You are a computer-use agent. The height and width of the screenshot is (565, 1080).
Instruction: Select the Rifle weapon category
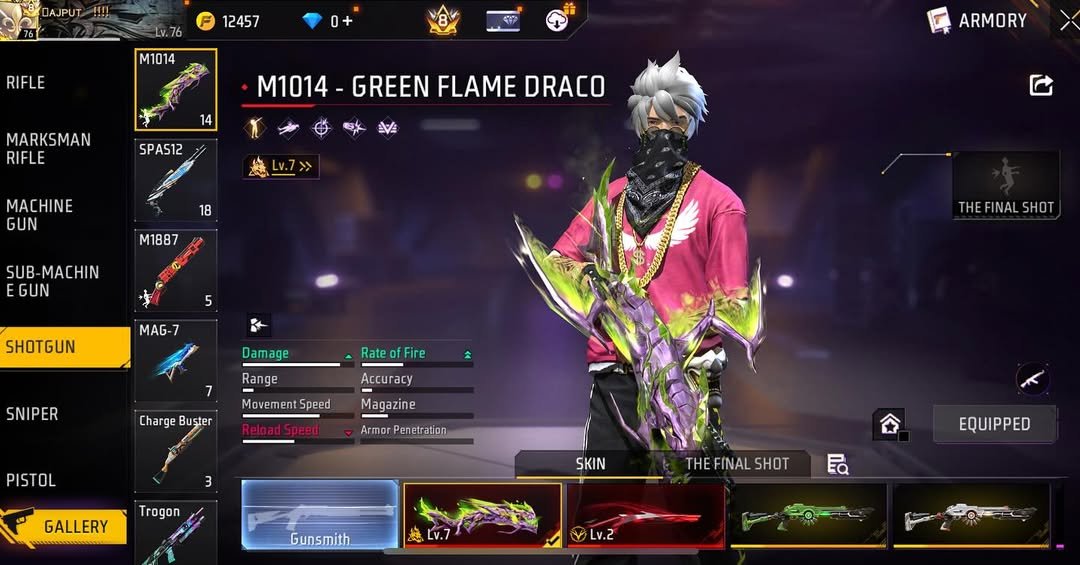pos(27,83)
